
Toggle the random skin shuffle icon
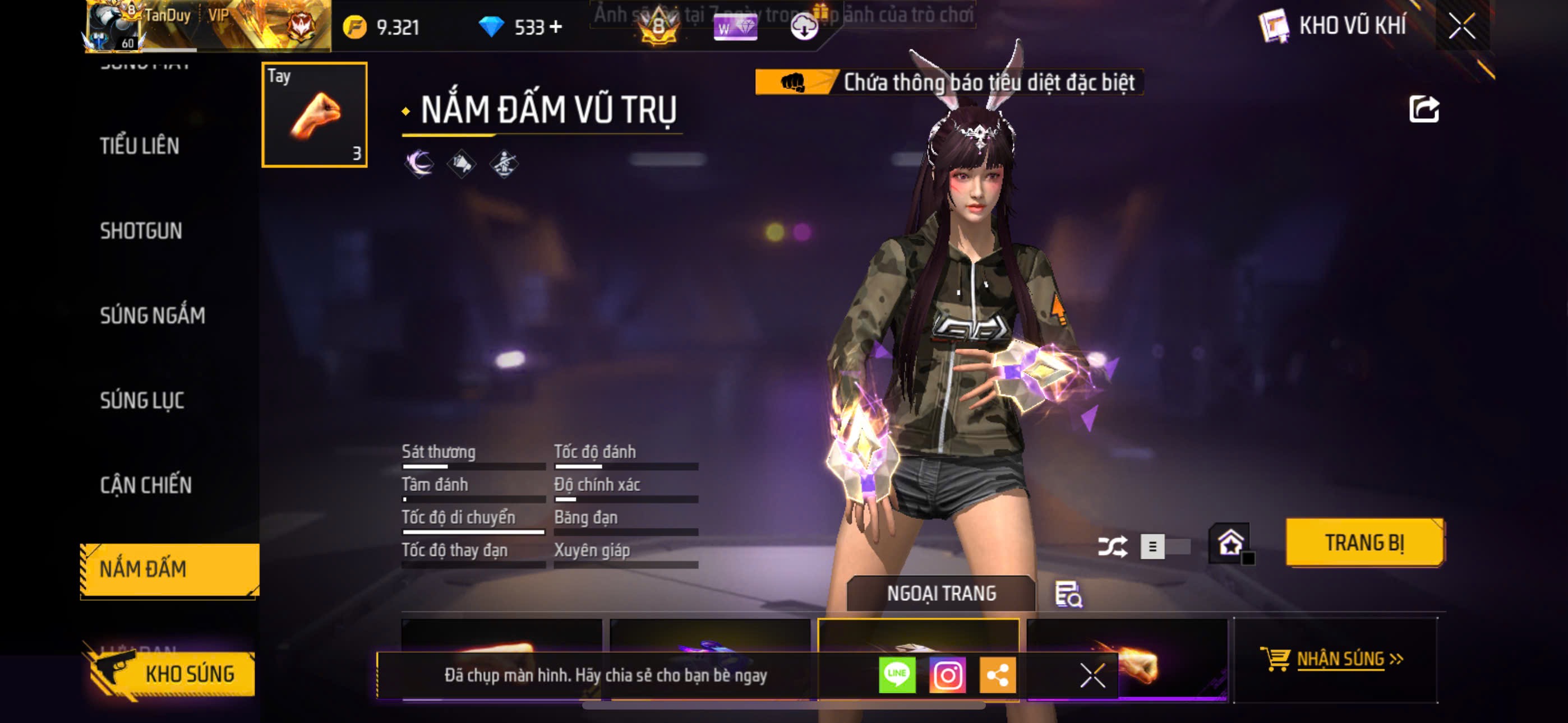(1112, 546)
